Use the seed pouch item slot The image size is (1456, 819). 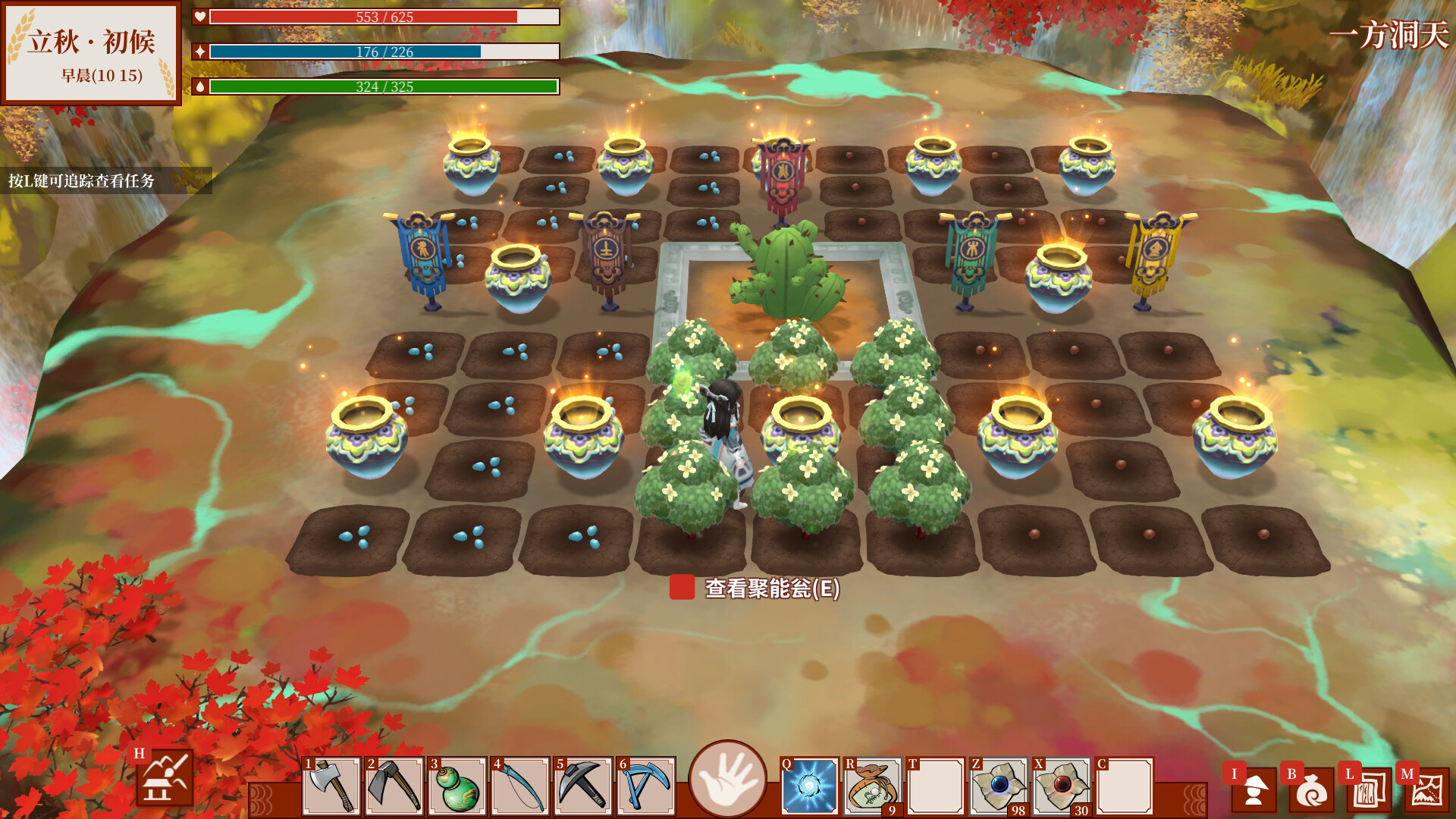point(872,786)
